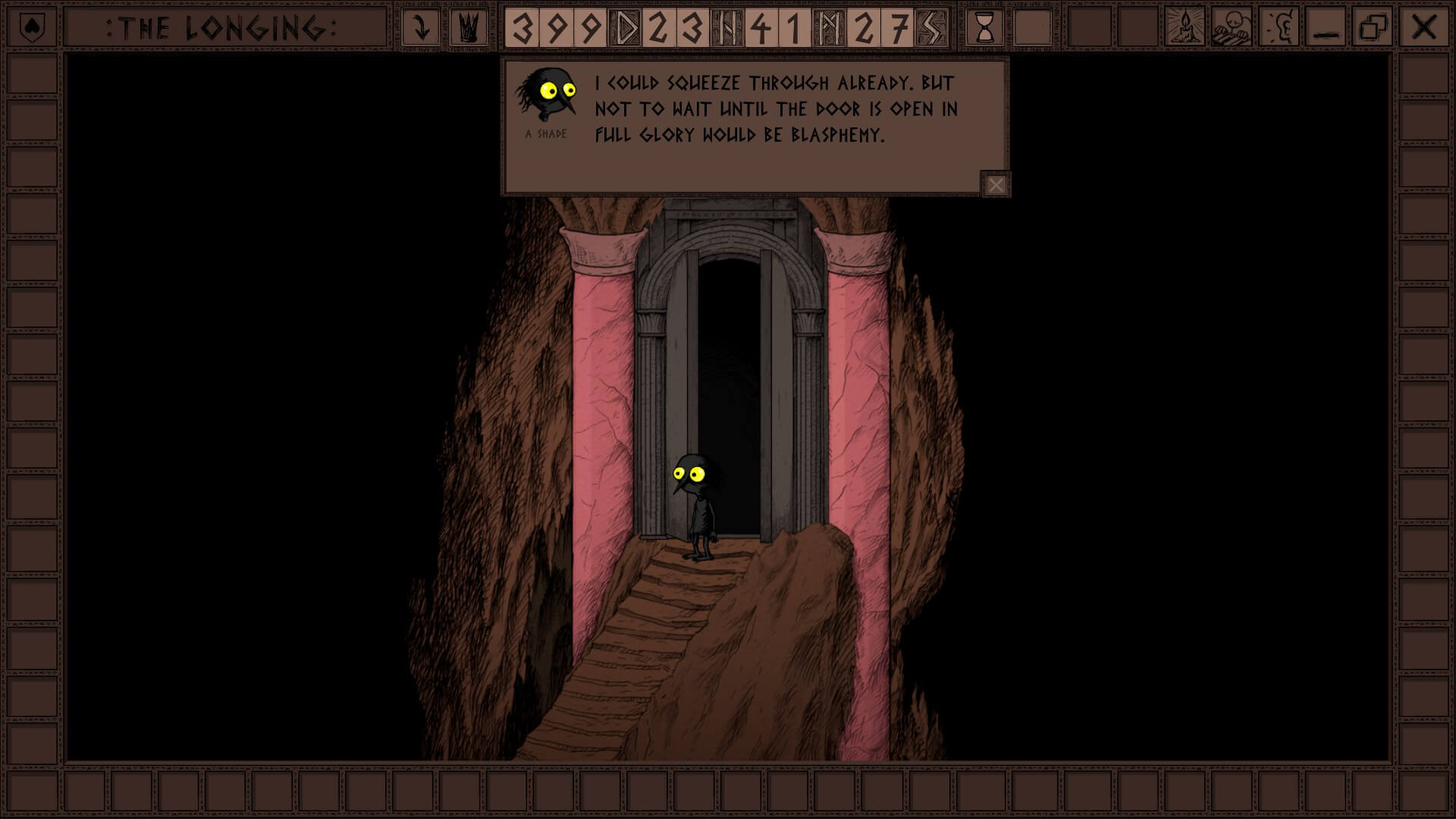Viewport: 1456px width, 819px height.
Task: Toggle the listening ear icon
Action: tap(1279, 28)
